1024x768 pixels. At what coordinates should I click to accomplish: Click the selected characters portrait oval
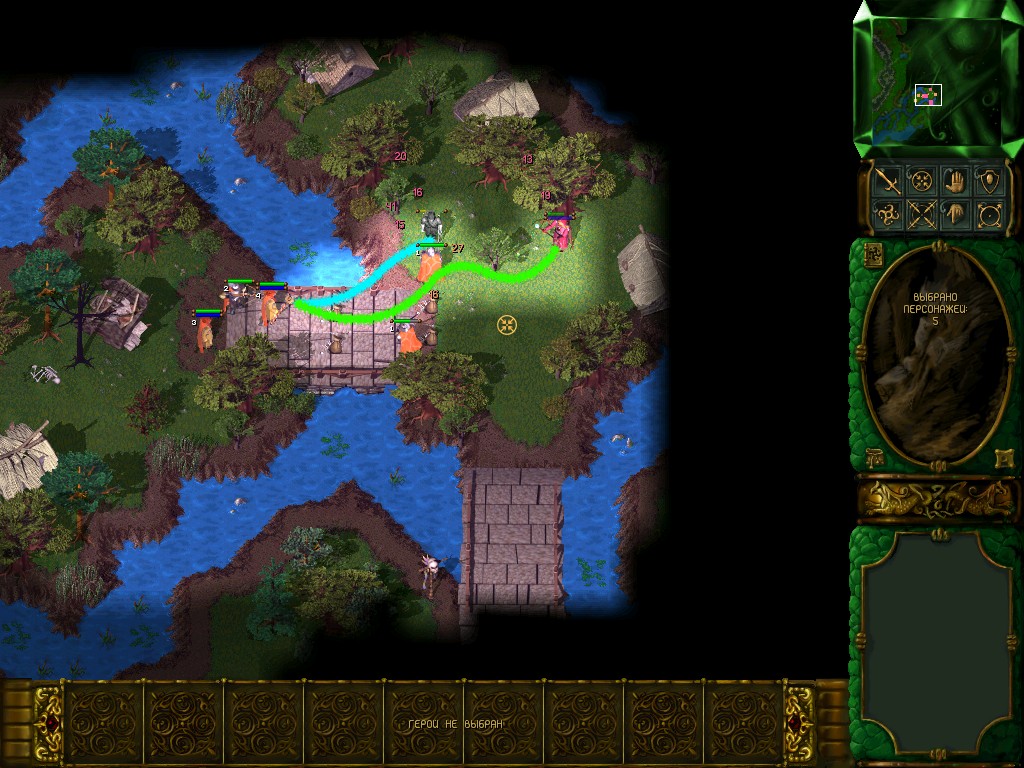tap(936, 355)
